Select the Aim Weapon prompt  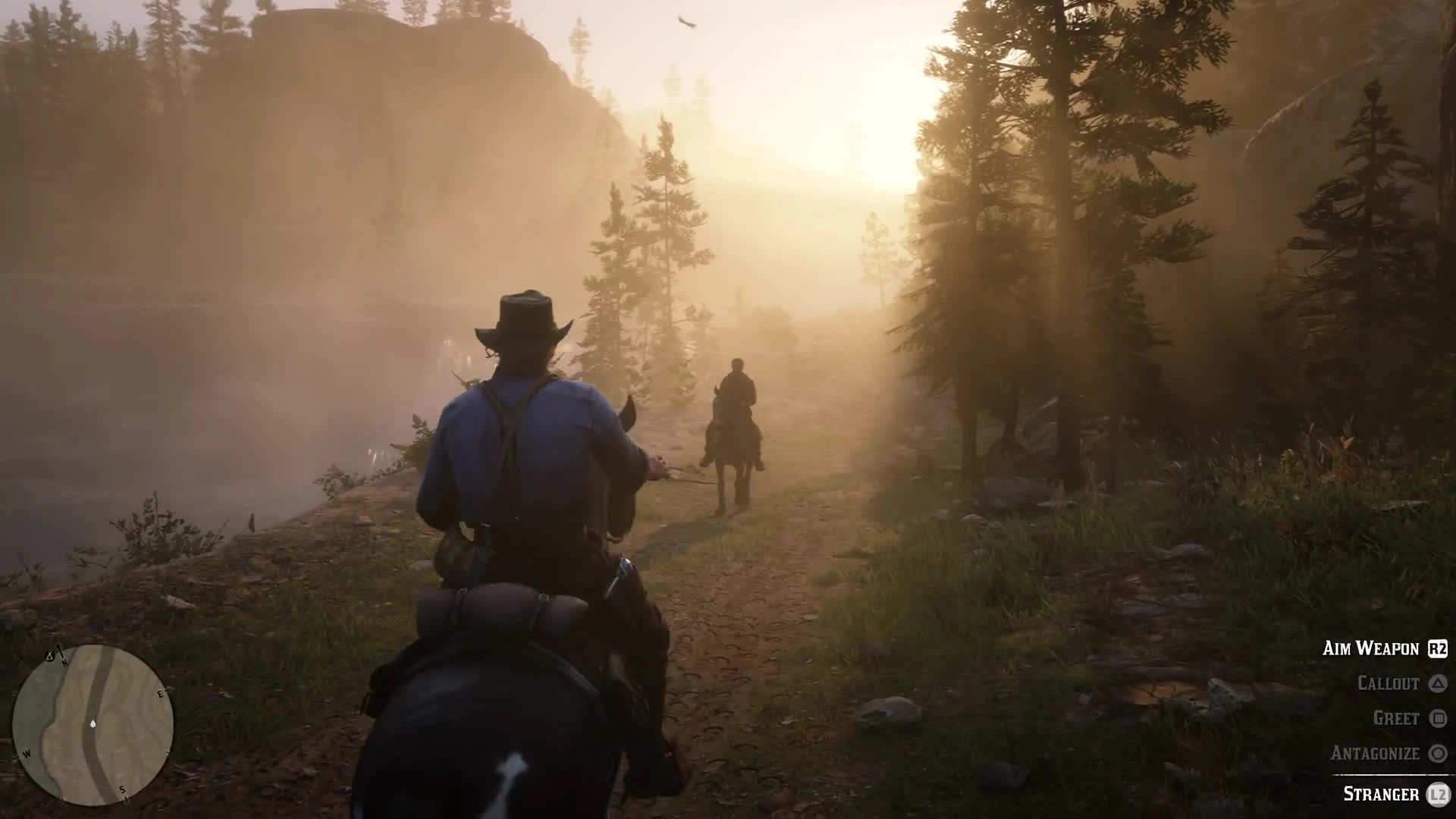coord(1373,649)
